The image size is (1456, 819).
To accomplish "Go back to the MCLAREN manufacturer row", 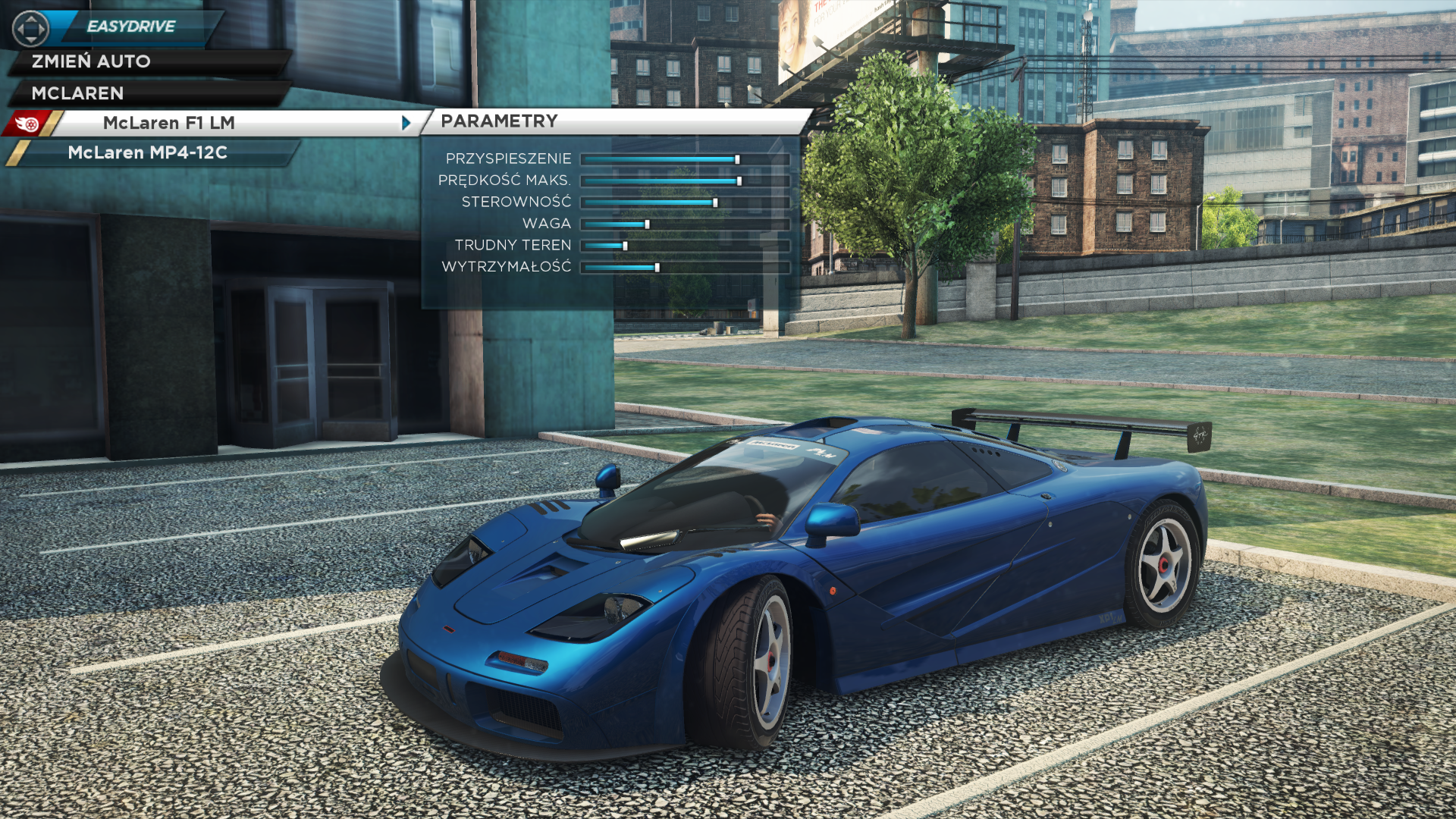I will coord(78,93).
